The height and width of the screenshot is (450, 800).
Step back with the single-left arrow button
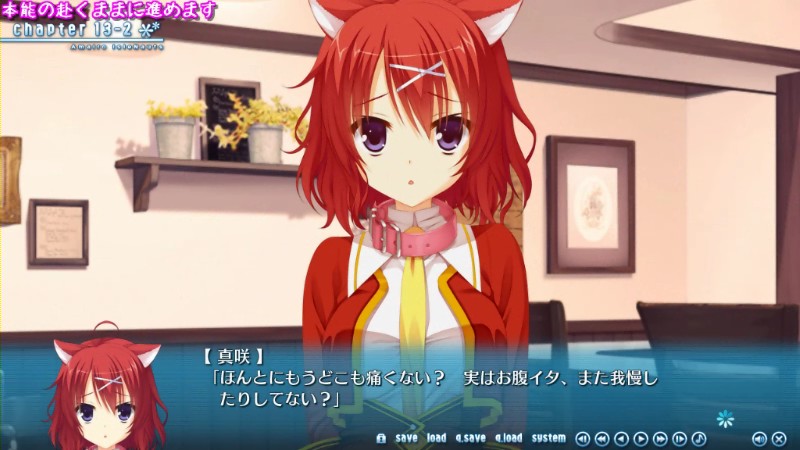(621, 438)
